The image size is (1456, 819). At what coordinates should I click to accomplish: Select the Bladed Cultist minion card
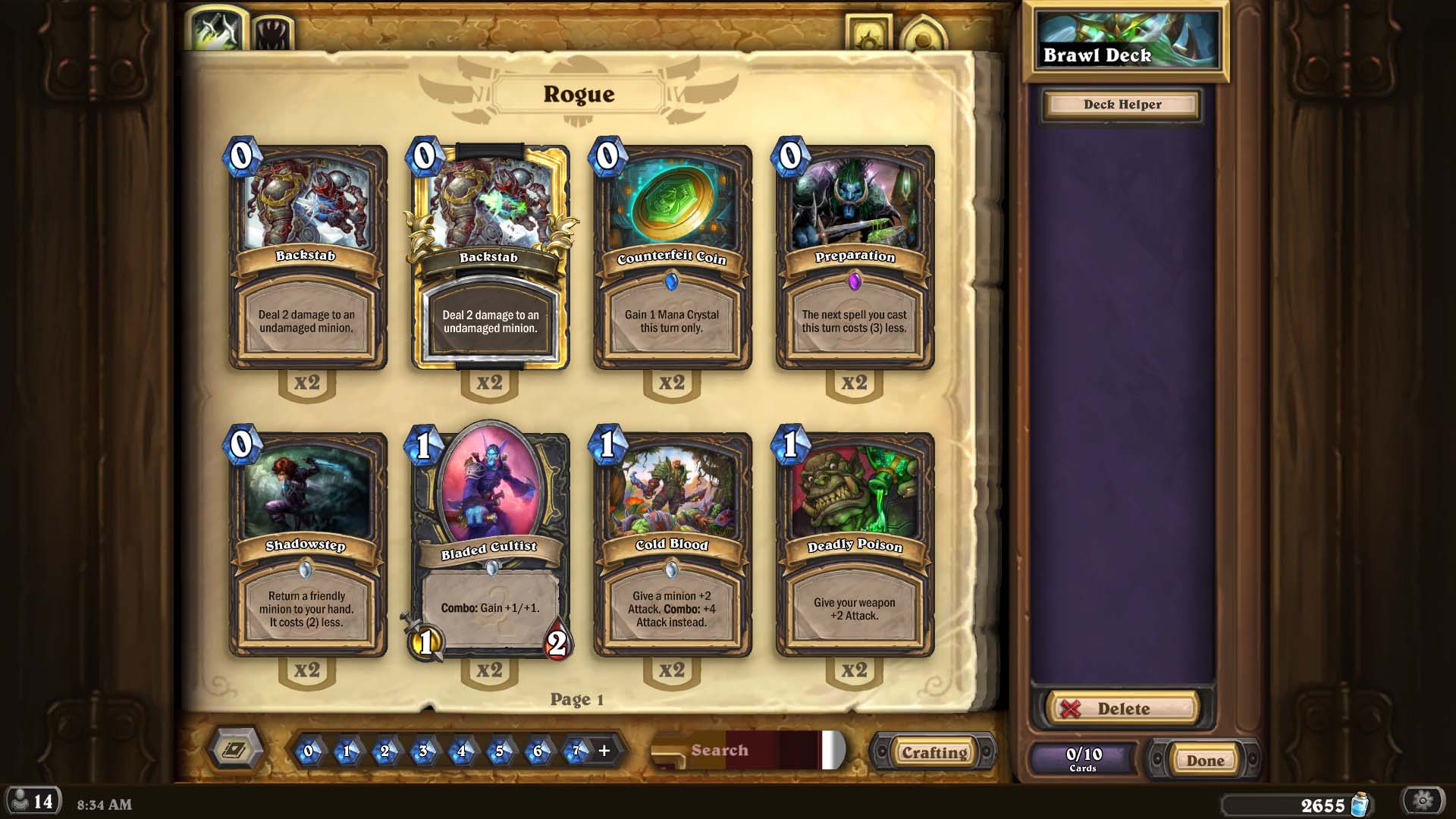click(490, 544)
